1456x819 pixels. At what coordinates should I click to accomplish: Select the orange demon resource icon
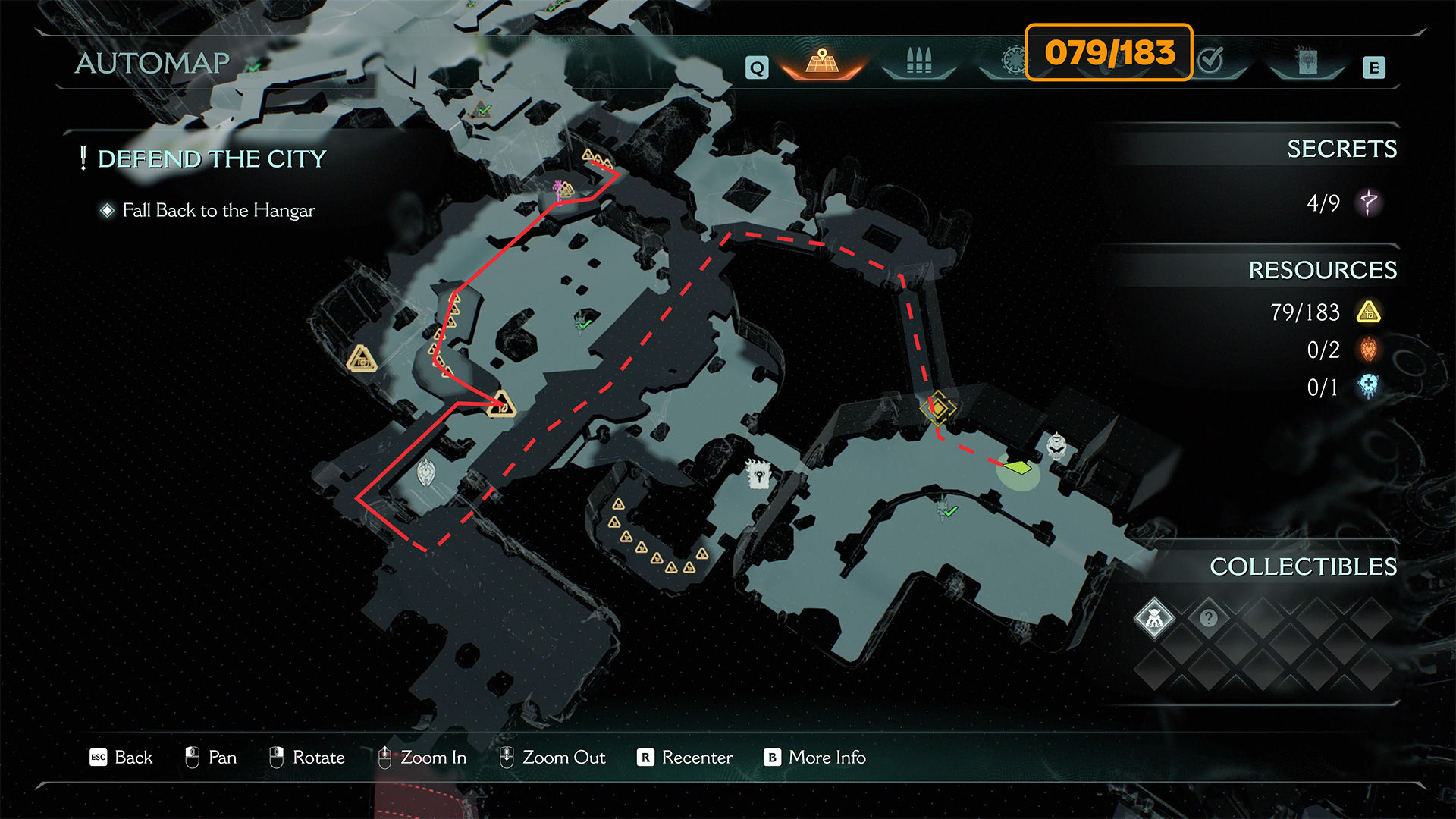[x=1368, y=350]
